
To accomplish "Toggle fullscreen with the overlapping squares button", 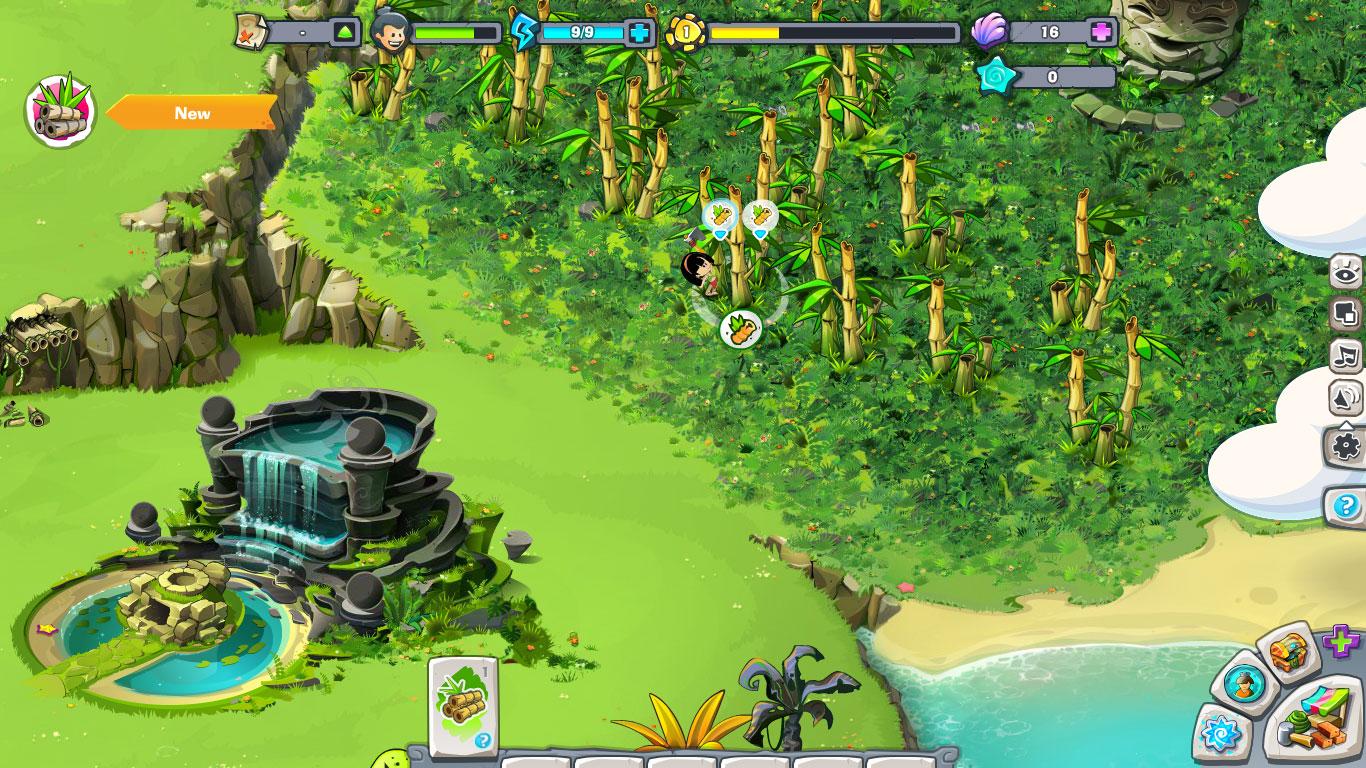I will (x=1346, y=315).
